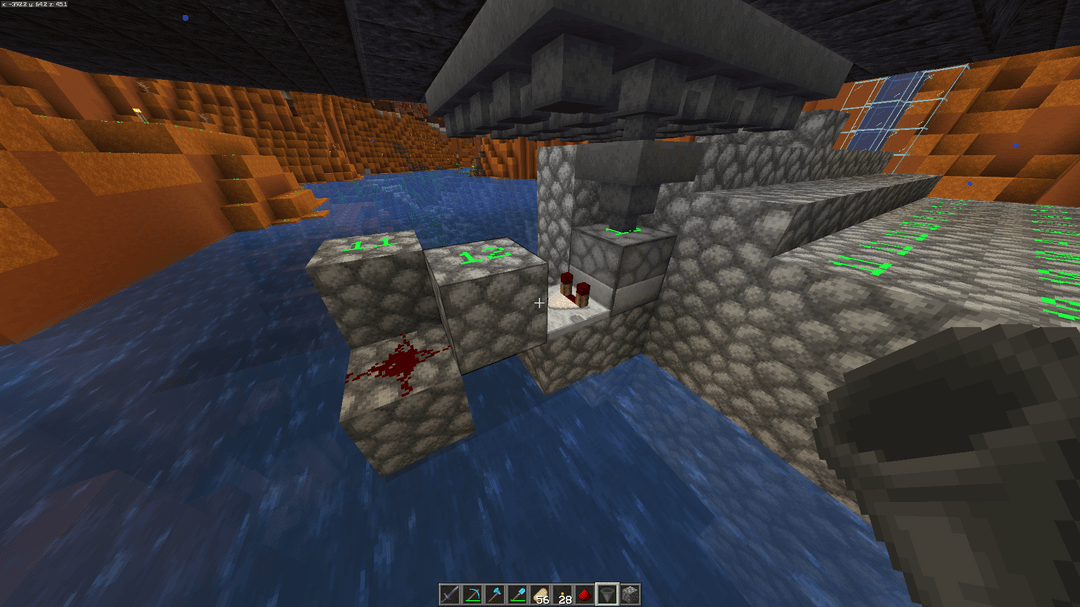Click the highlighted hopper hotbar slot

607,595
